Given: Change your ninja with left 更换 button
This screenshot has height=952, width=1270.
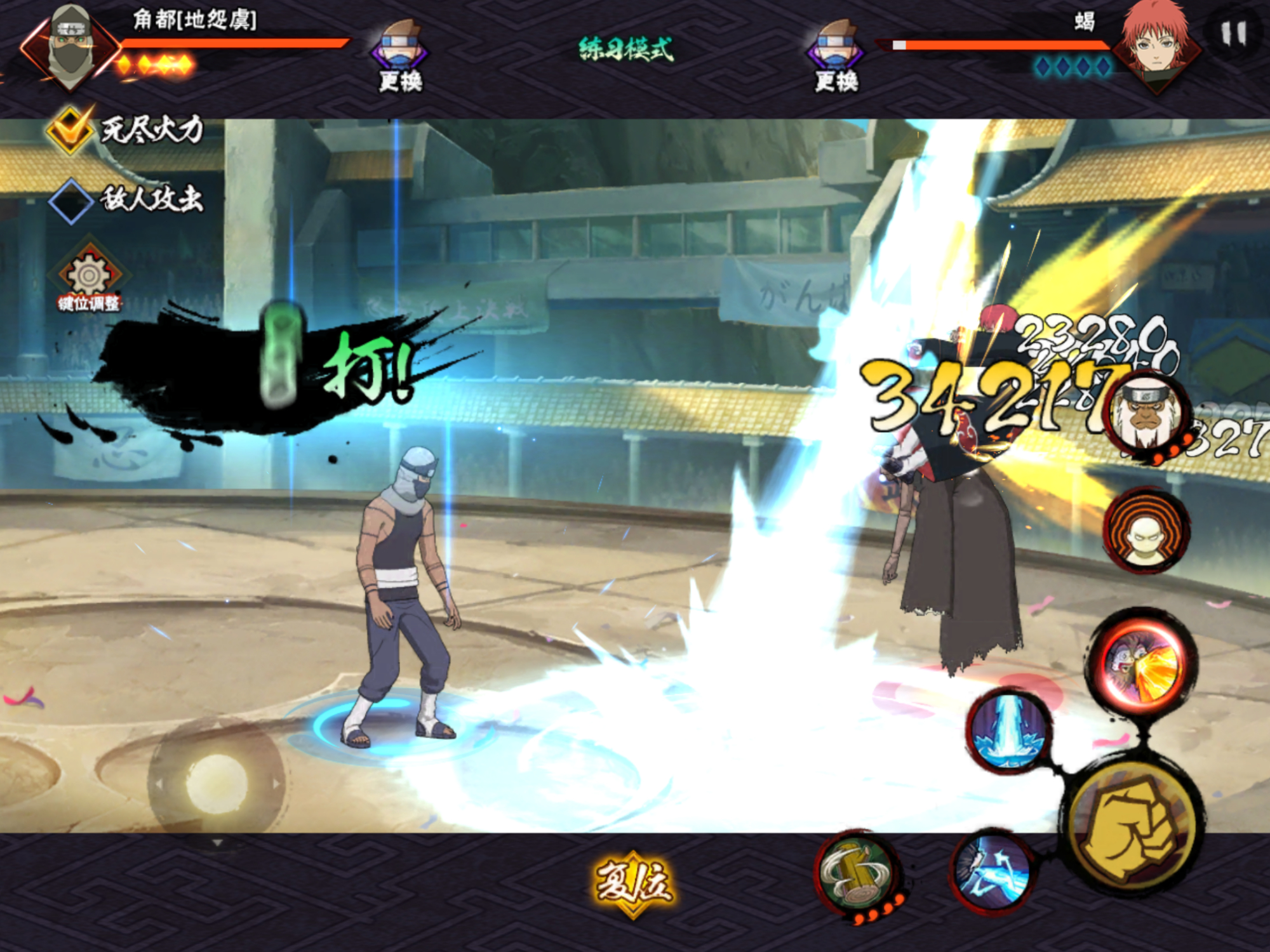Looking at the screenshot, I should (400, 56).
